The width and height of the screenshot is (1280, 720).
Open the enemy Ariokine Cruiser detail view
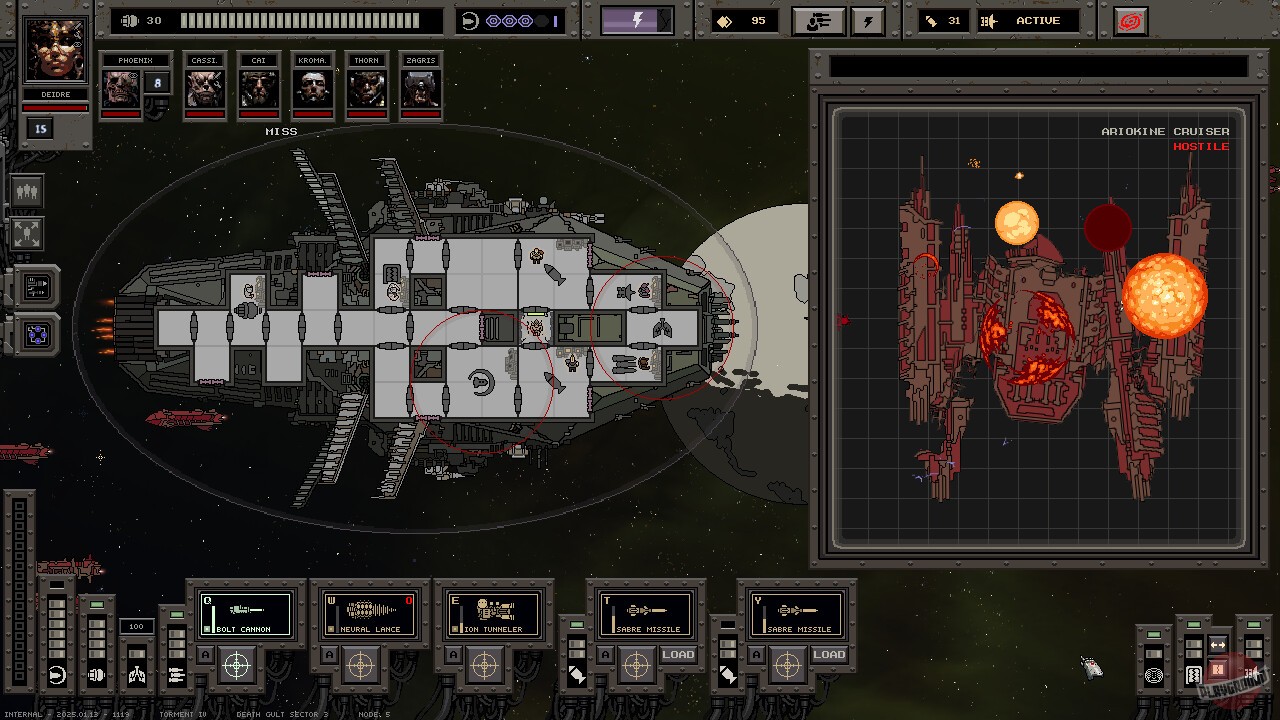tap(1040, 320)
